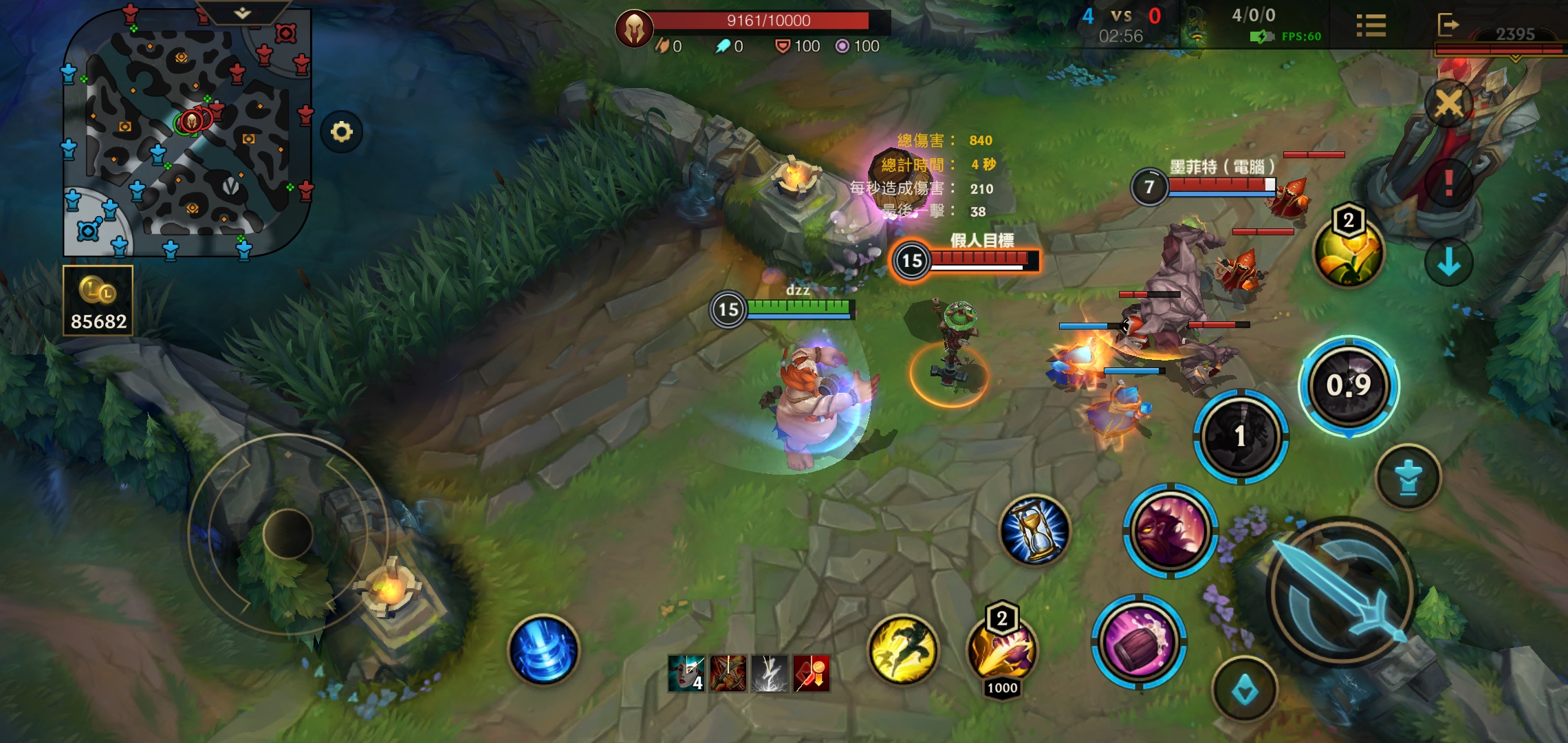Open the scoreboard list icon
The height and width of the screenshot is (743, 1568).
pos(1371,26)
